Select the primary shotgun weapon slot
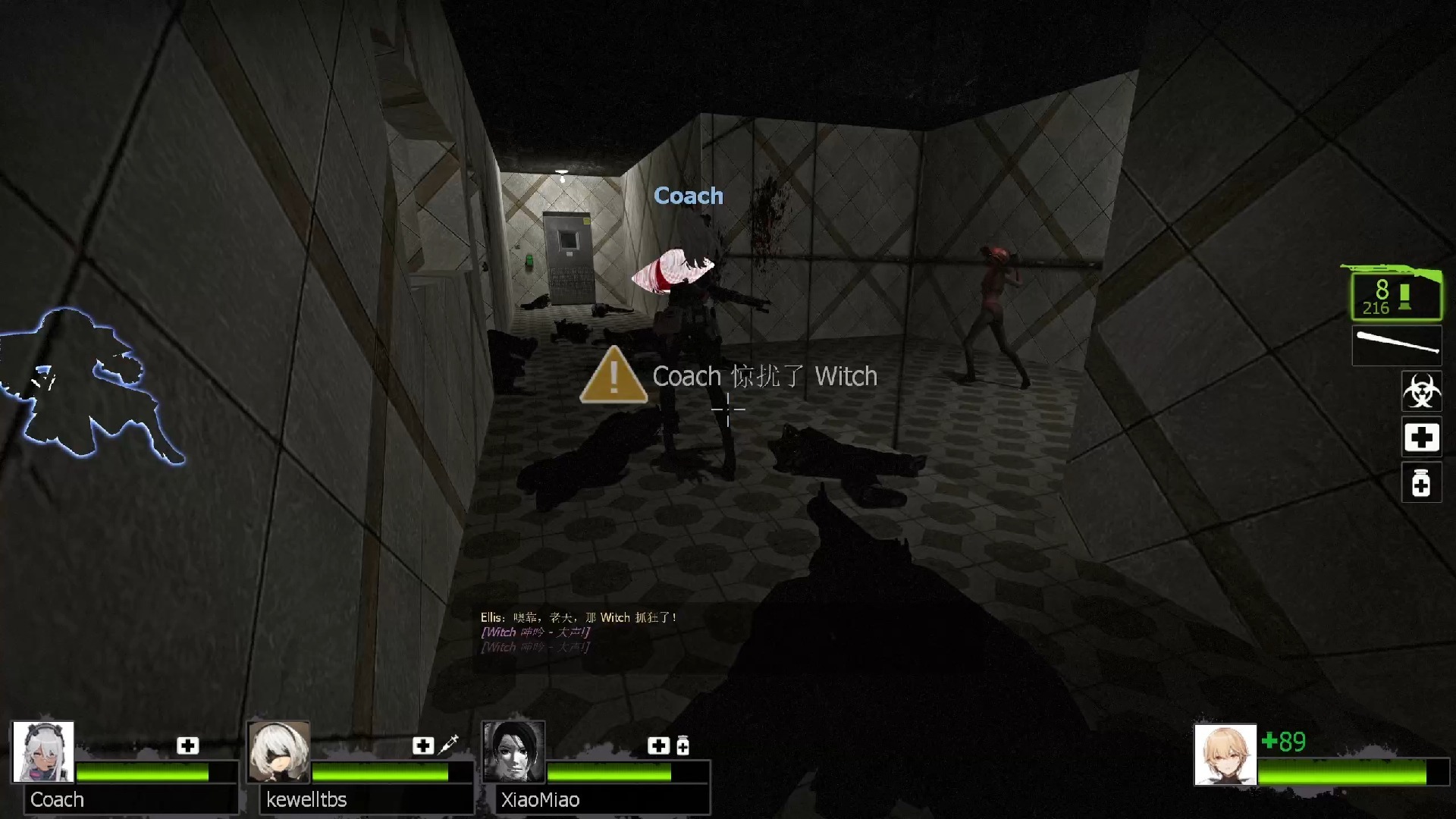The height and width of the screenshot is (819, 1456). (1396, 294)
